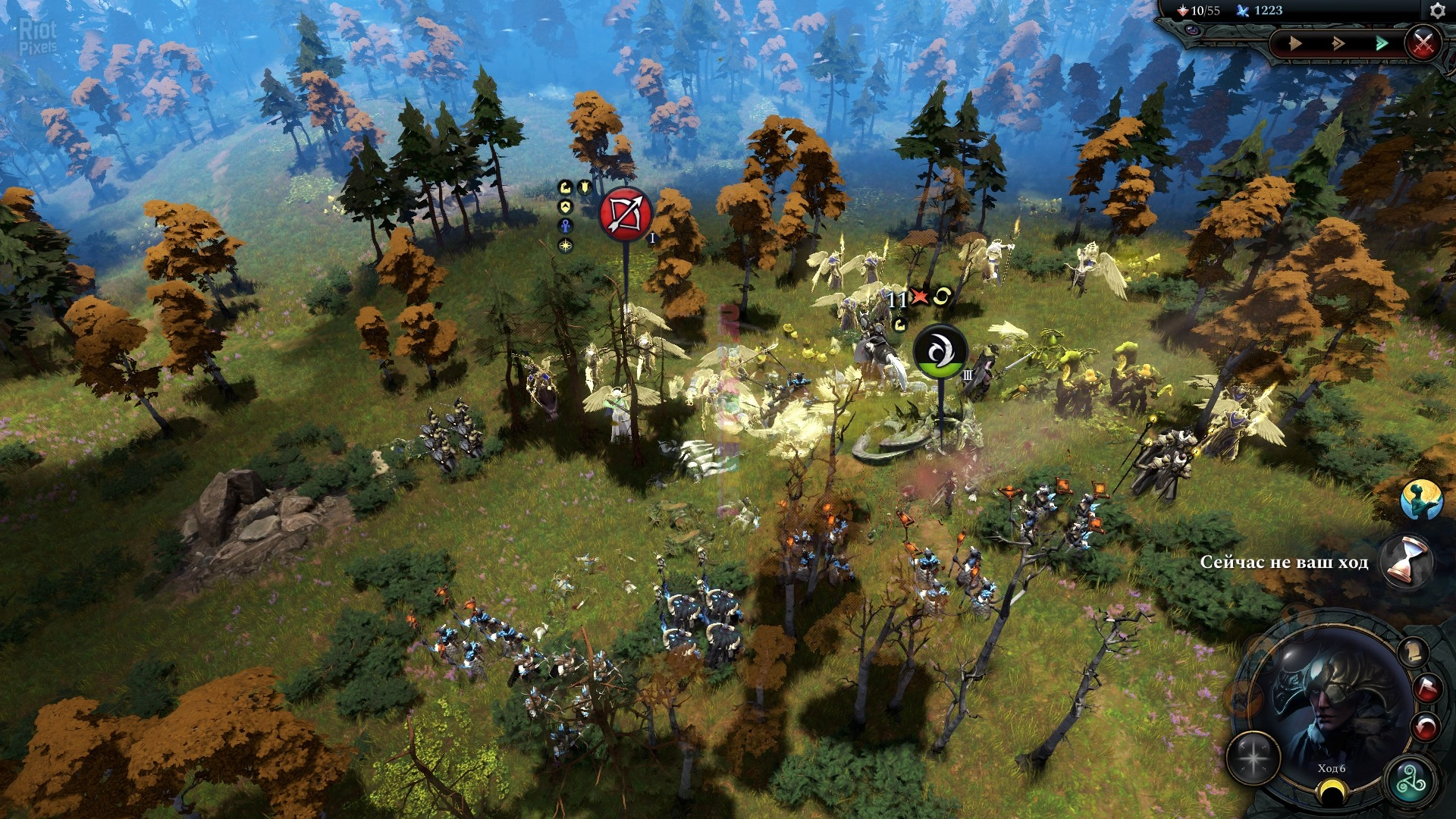Click the hourglass end turn button
This screenshot has height=819, width=1456.
(x=1405, y=562)
